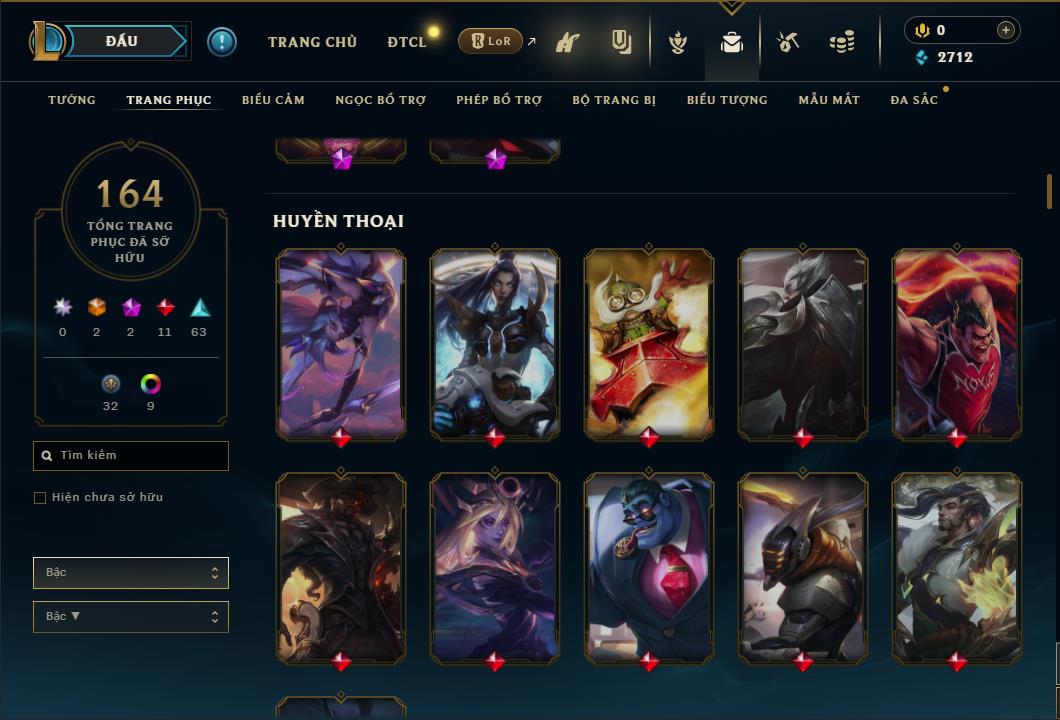
Task: Pick the Darius skin with heart tattoo
Action: point(957,342)
